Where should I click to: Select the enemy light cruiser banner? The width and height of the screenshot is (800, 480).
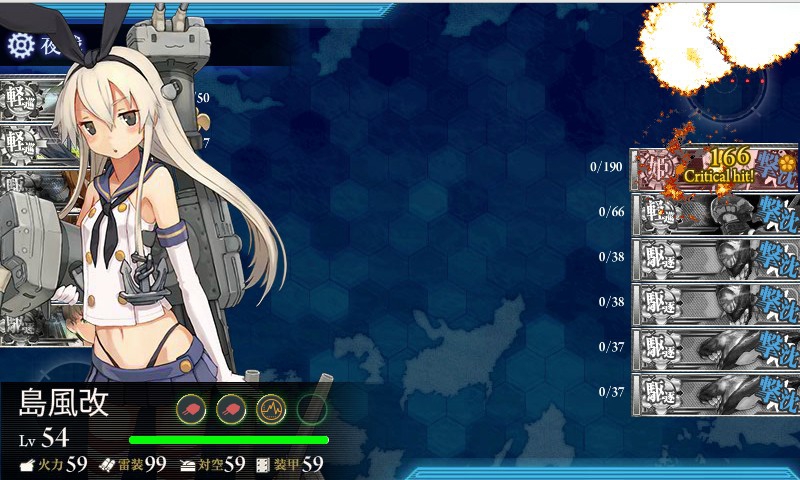[x=715, y=212]
